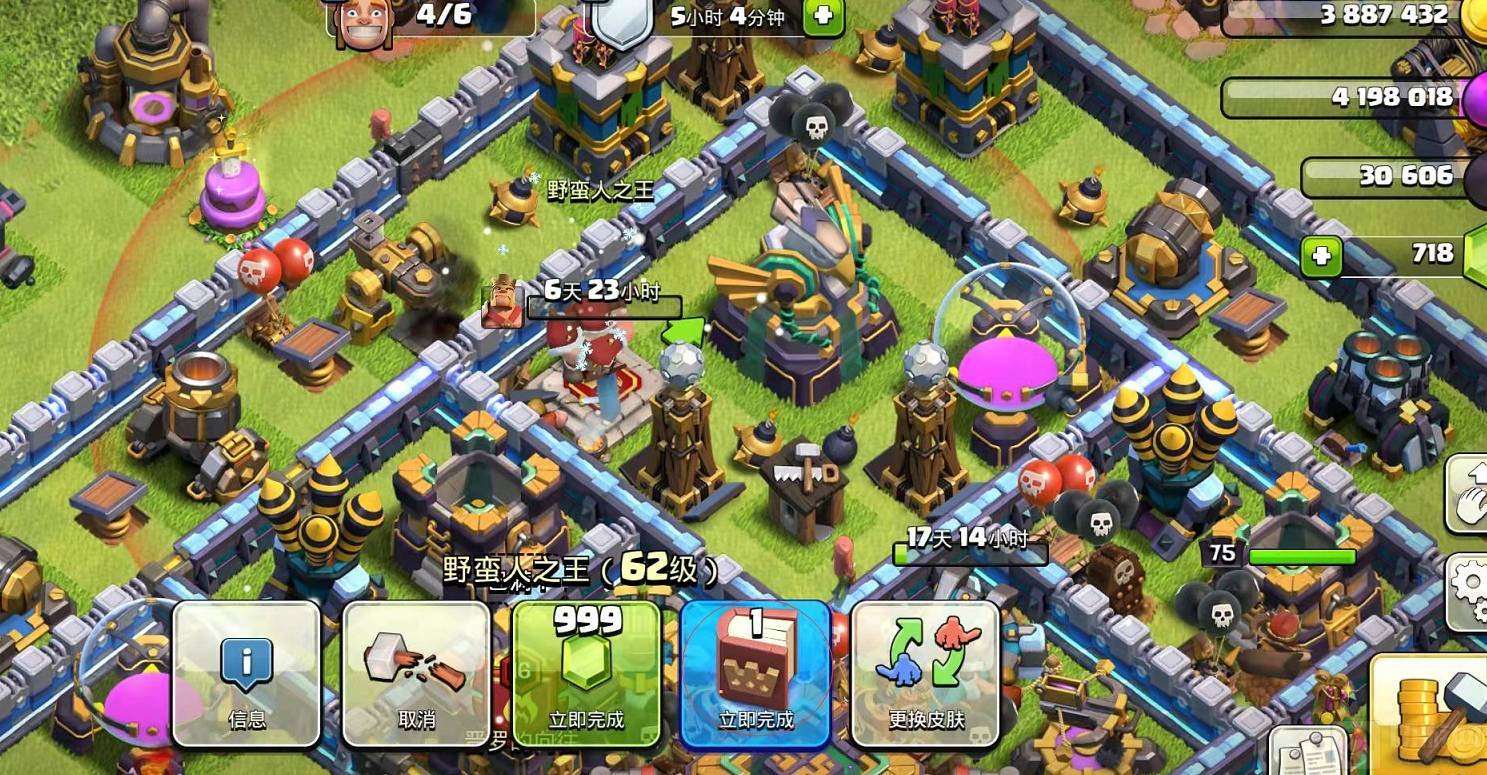Open the shop with the hammer and coins button

1430,712
